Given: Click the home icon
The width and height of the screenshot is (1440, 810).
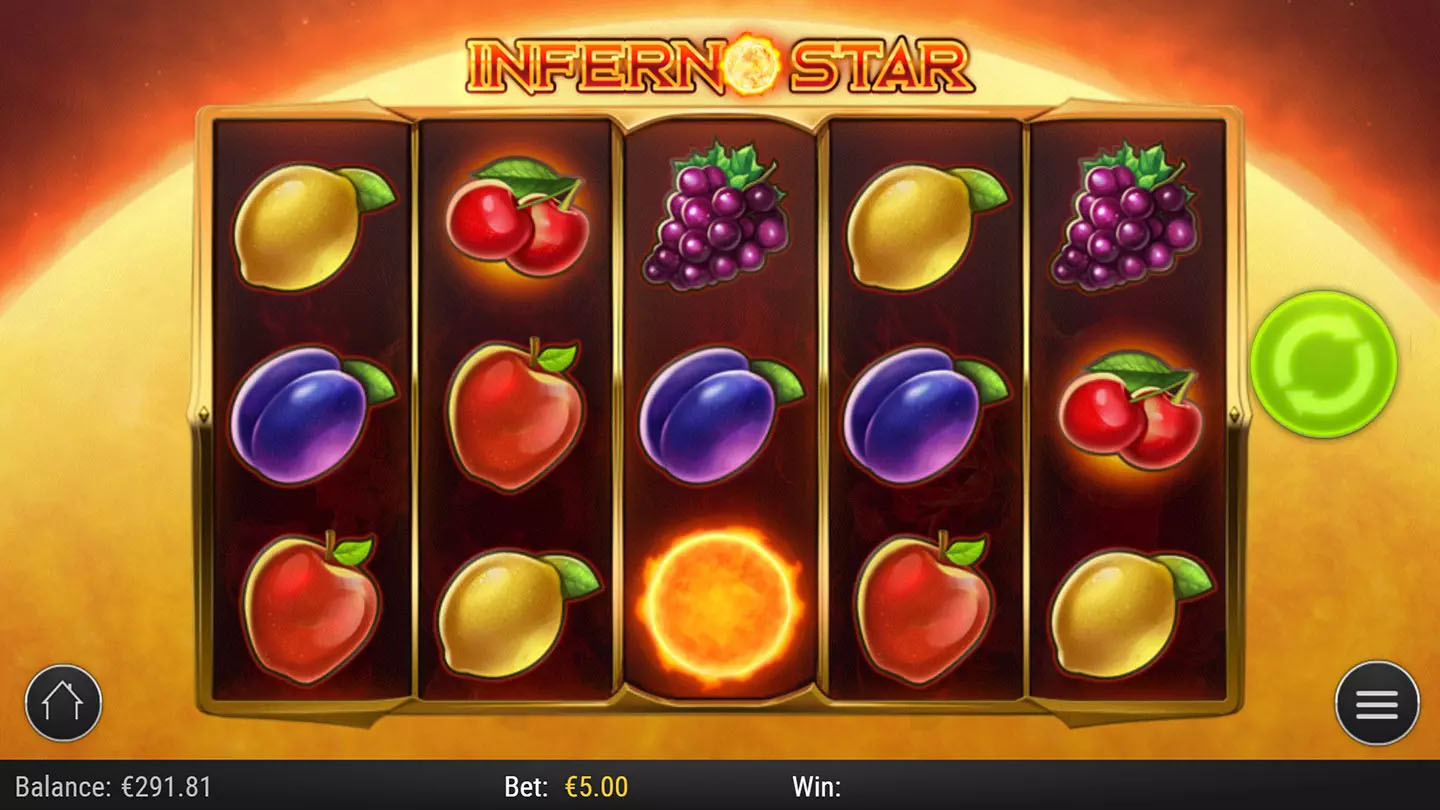Looking at the screenshot, I should 63,703.
